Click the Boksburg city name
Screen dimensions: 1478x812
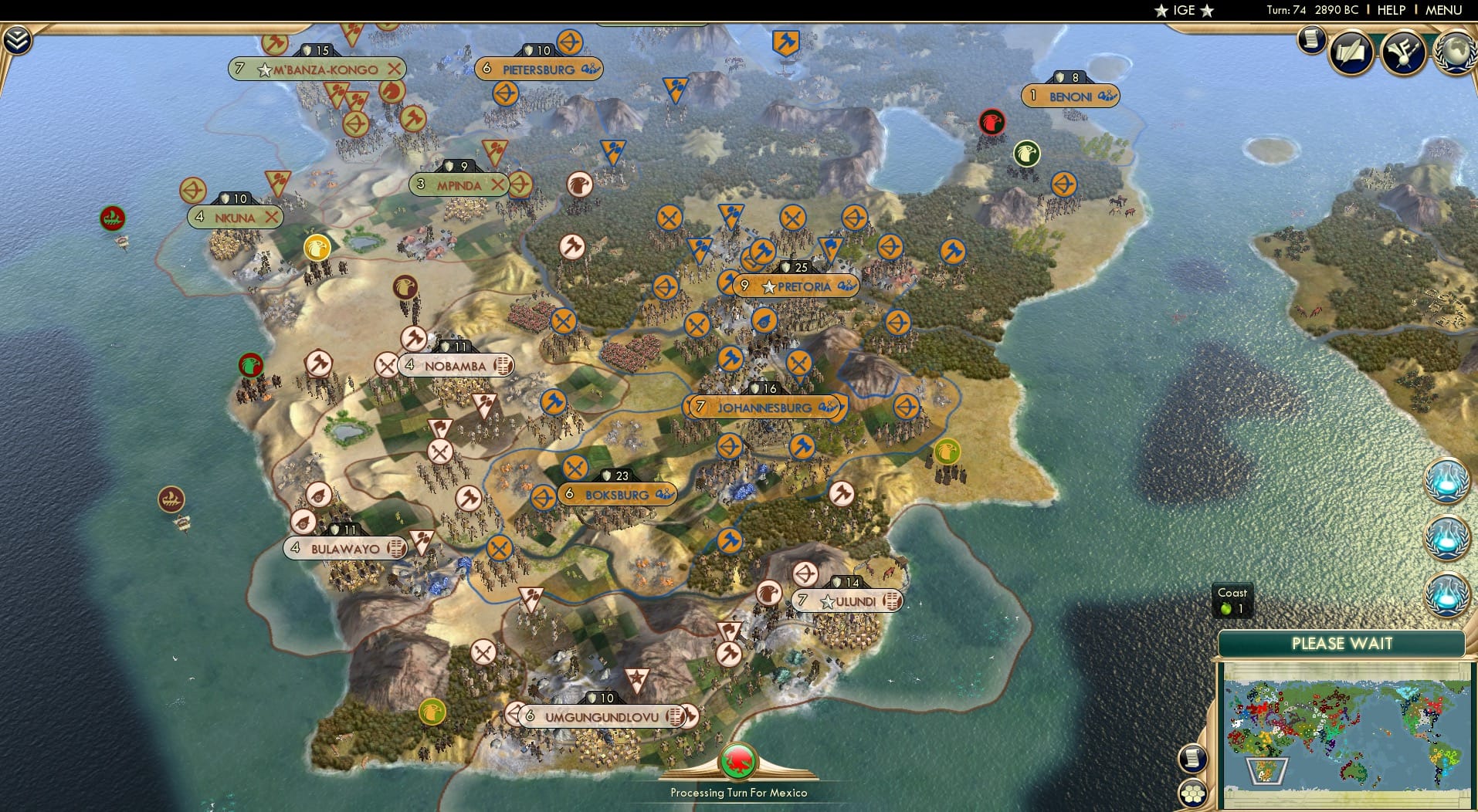pos(618,493)
